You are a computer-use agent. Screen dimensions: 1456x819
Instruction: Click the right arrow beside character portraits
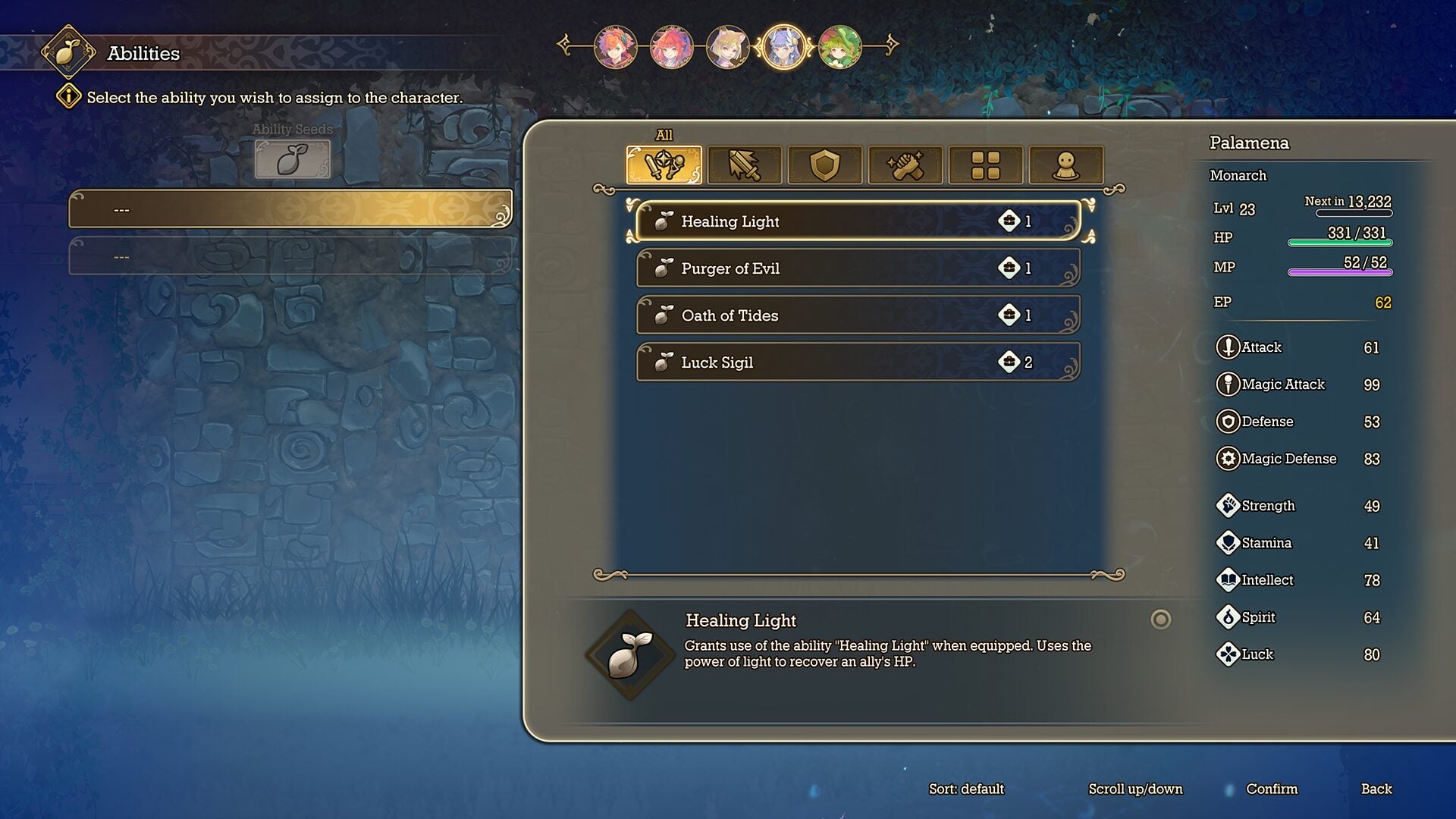(x=891, y=45)
